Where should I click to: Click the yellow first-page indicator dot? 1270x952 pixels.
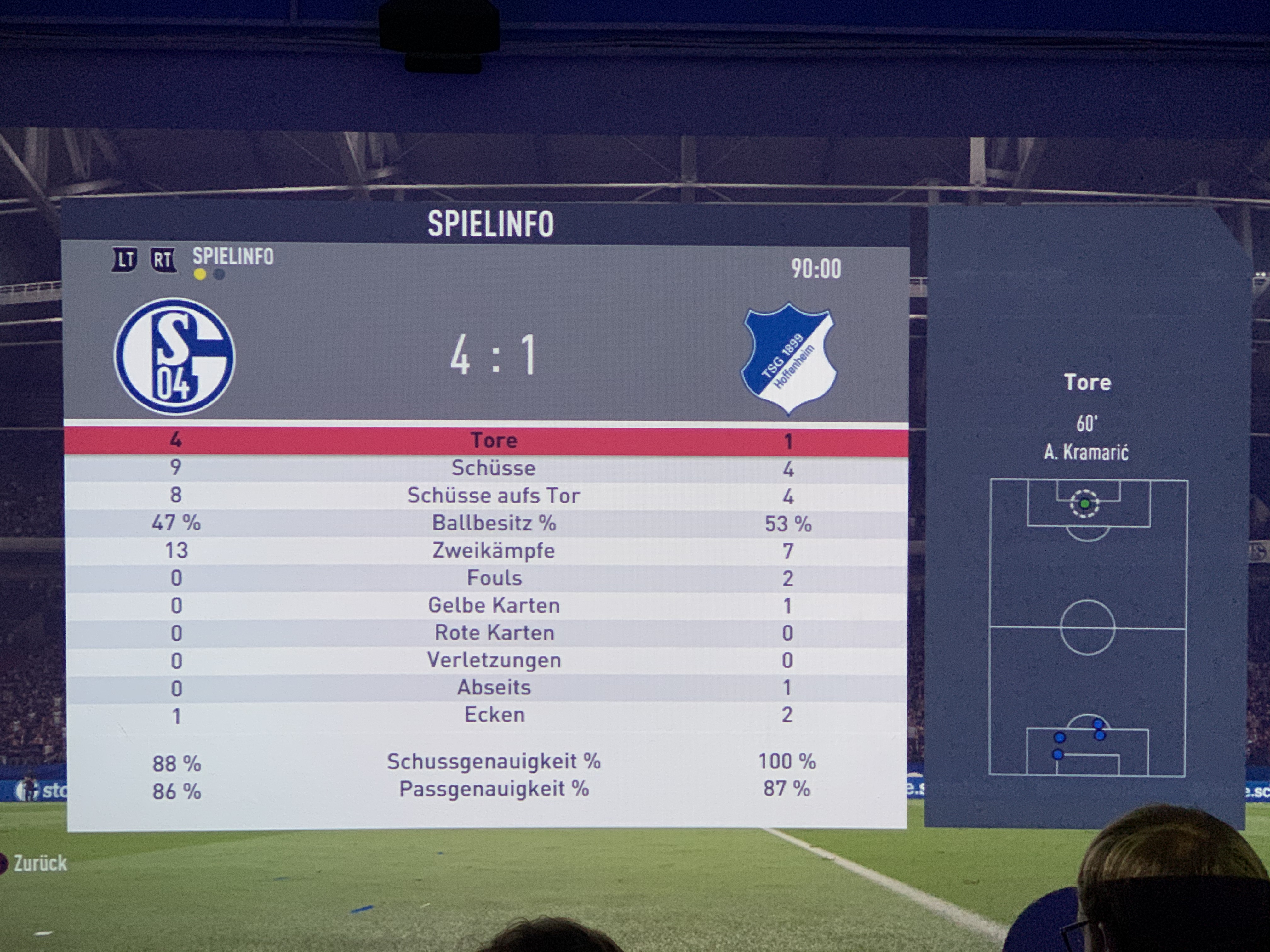click(200, 274)
